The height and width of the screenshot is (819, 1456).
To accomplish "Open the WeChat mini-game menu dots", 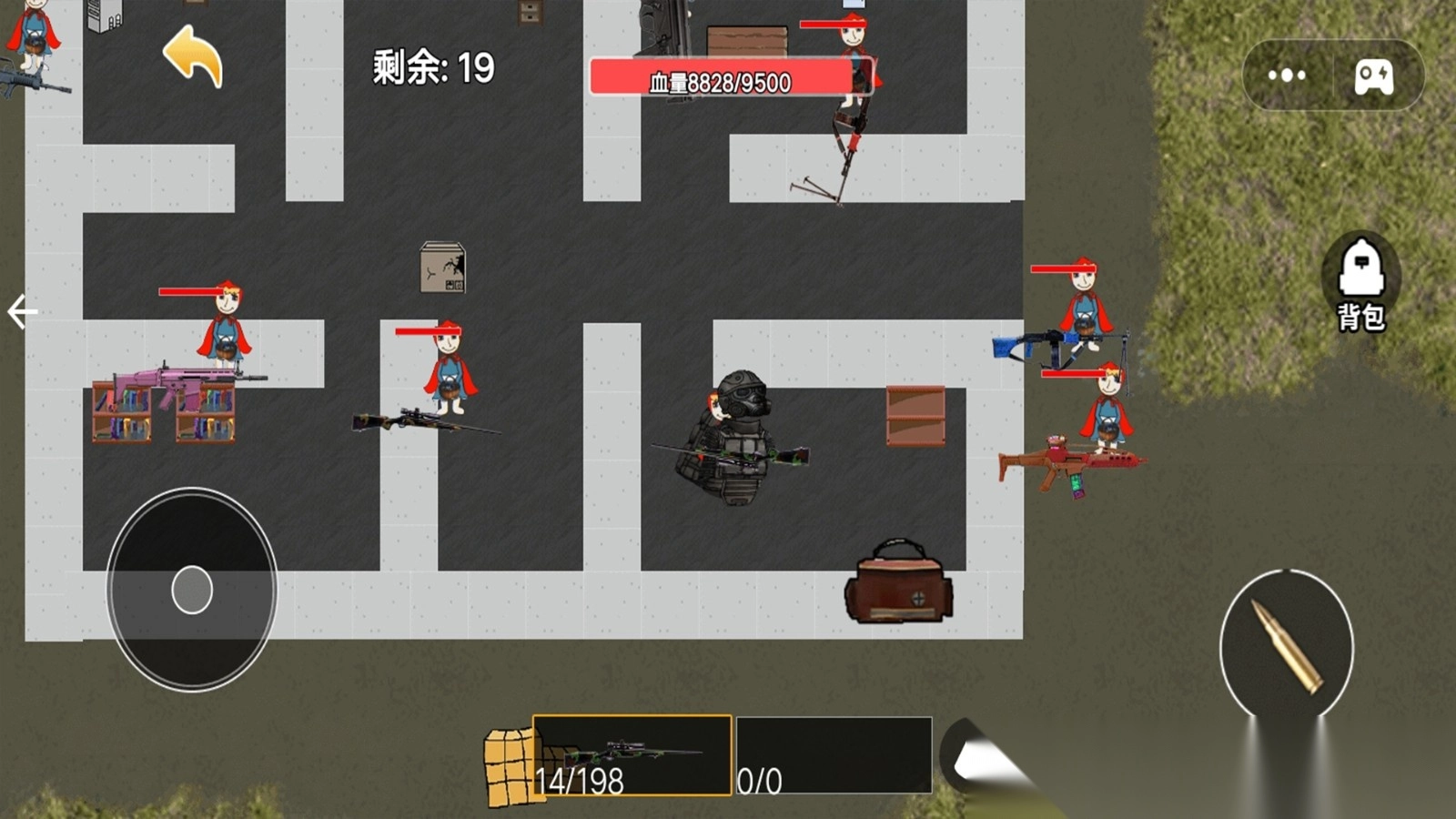I will point(1286,76).
